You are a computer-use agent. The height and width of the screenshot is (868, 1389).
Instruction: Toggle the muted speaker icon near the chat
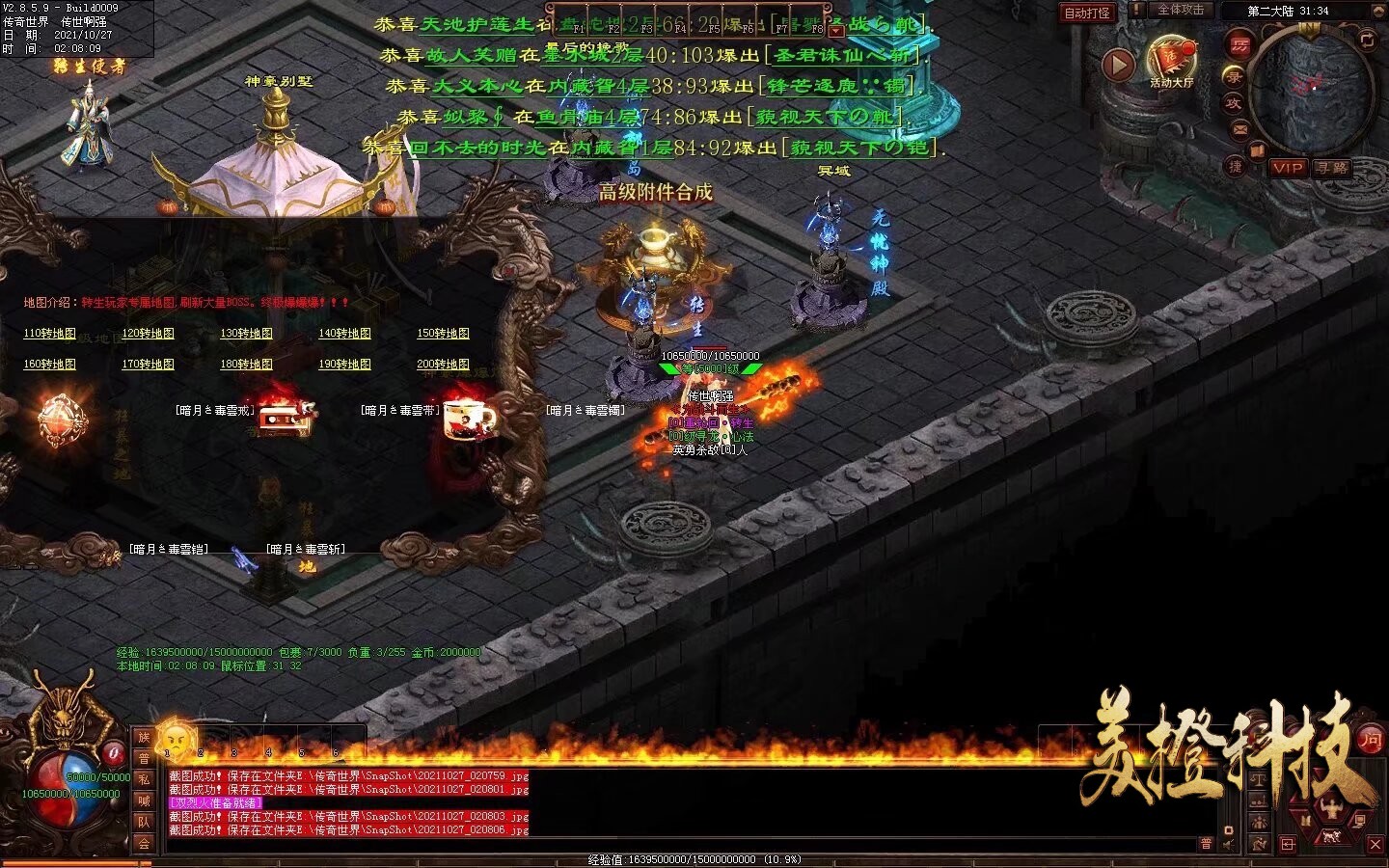[1227, 843]
